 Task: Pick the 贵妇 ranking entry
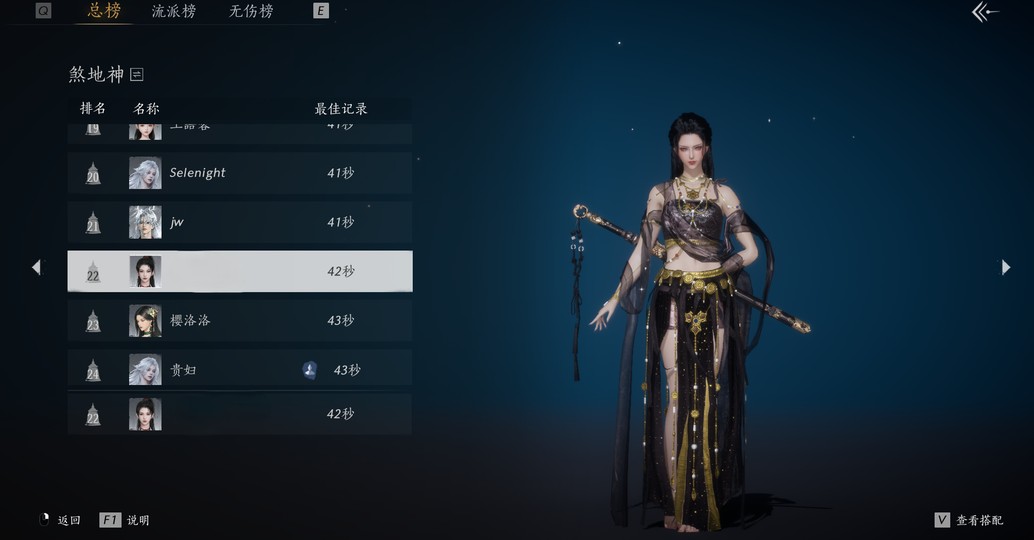240,370
